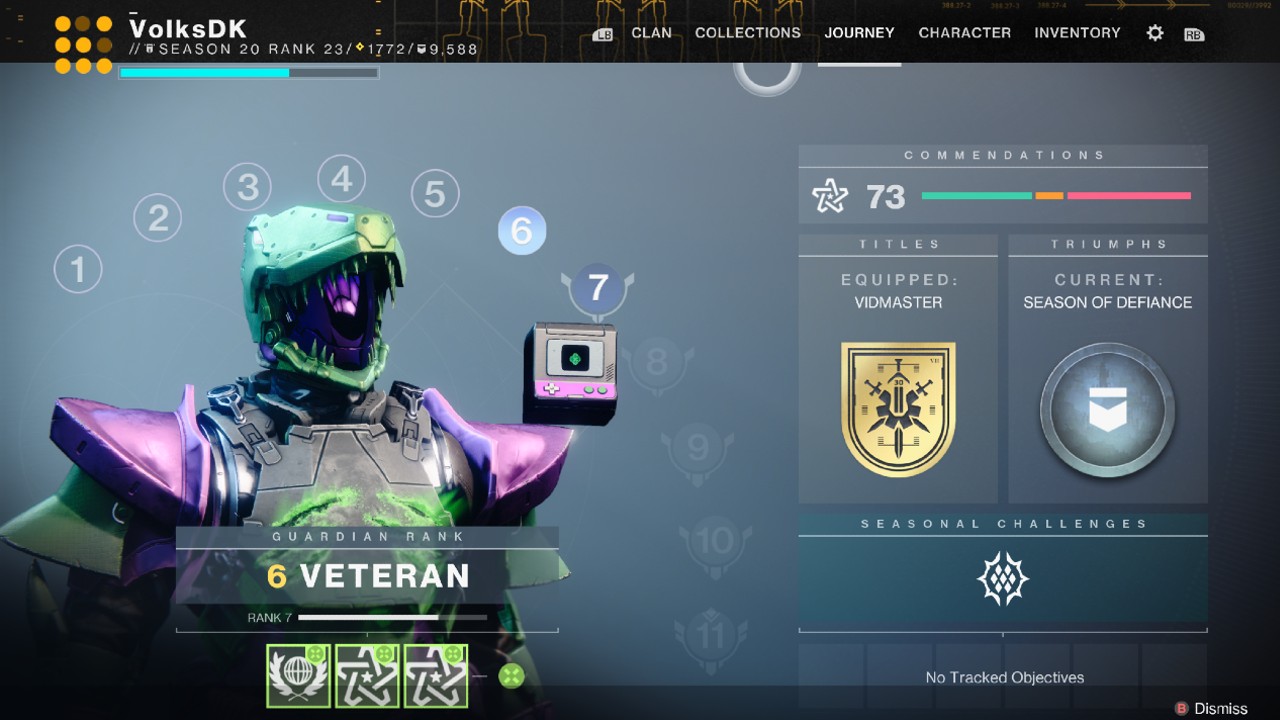Select the first star commendation badge
The height and width of the screenshot is (720, 1280).
367,676
